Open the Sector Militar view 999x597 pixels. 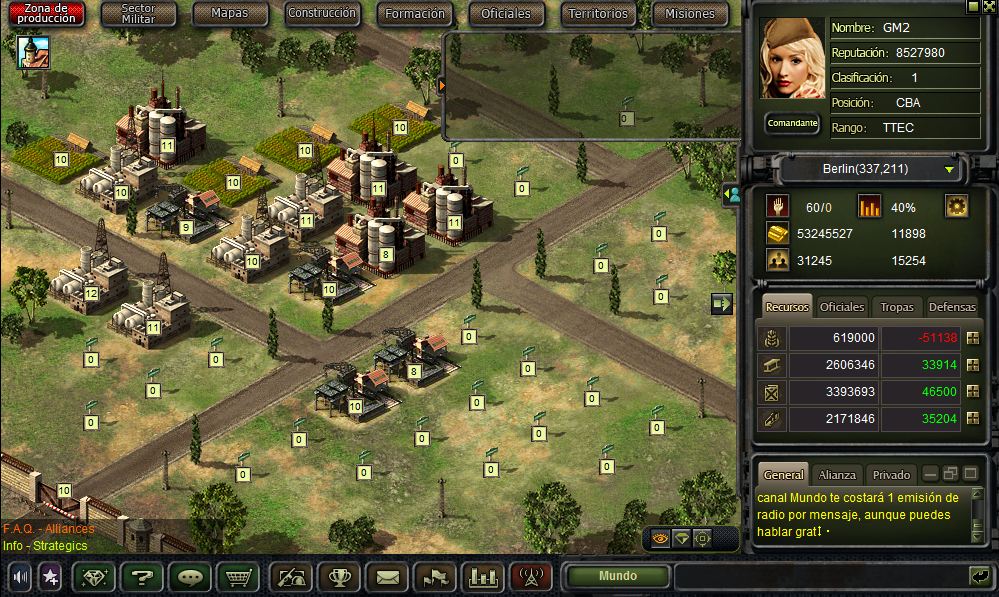pos(139,14)
